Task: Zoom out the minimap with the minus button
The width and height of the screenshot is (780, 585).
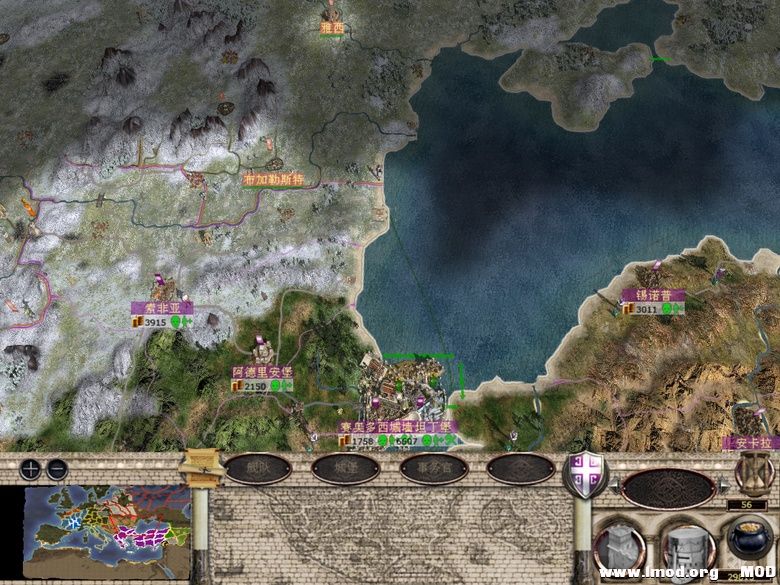Action: [x=57, y=468]
